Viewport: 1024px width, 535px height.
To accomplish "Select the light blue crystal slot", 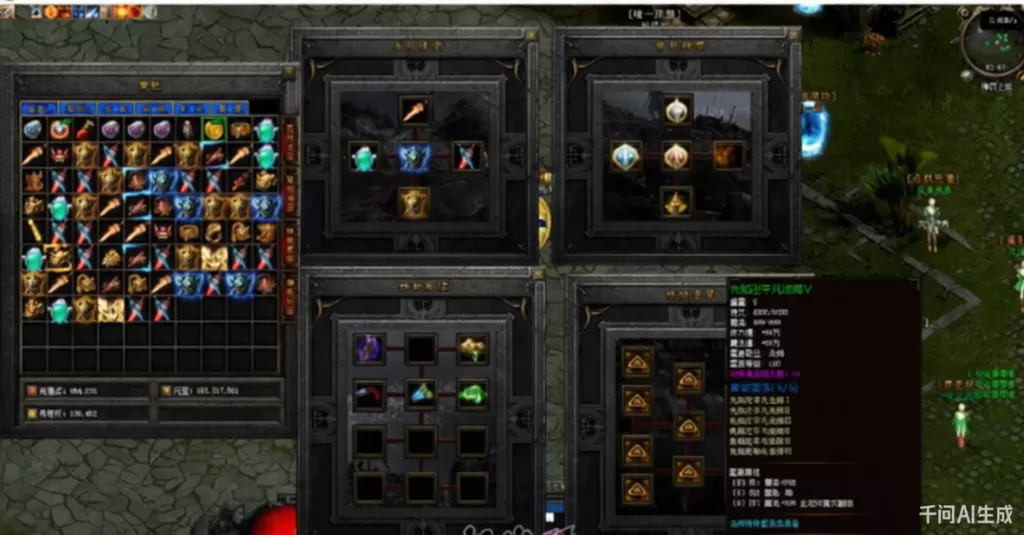I will point(420,393).
